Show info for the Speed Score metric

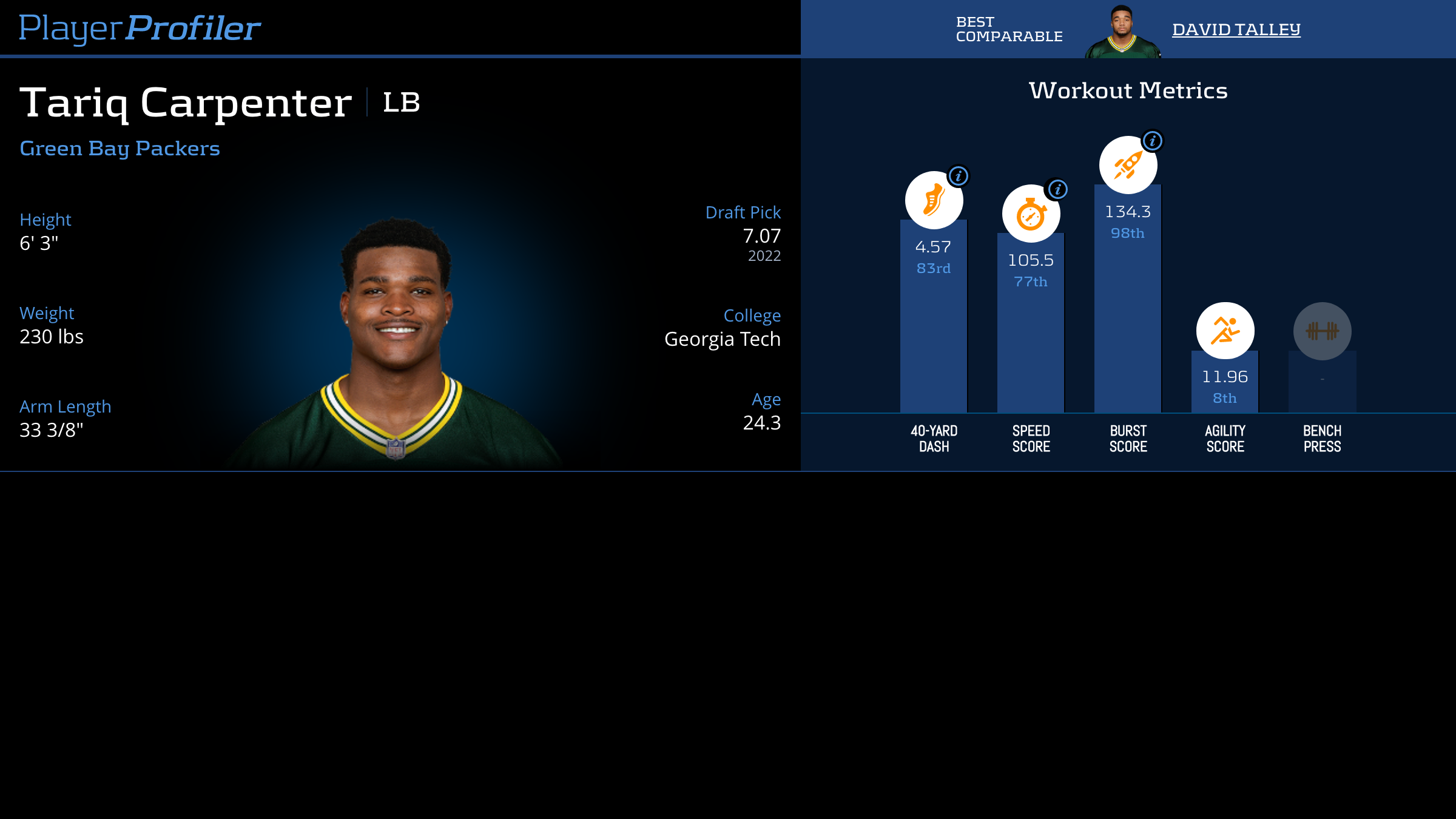(1057, 189)
